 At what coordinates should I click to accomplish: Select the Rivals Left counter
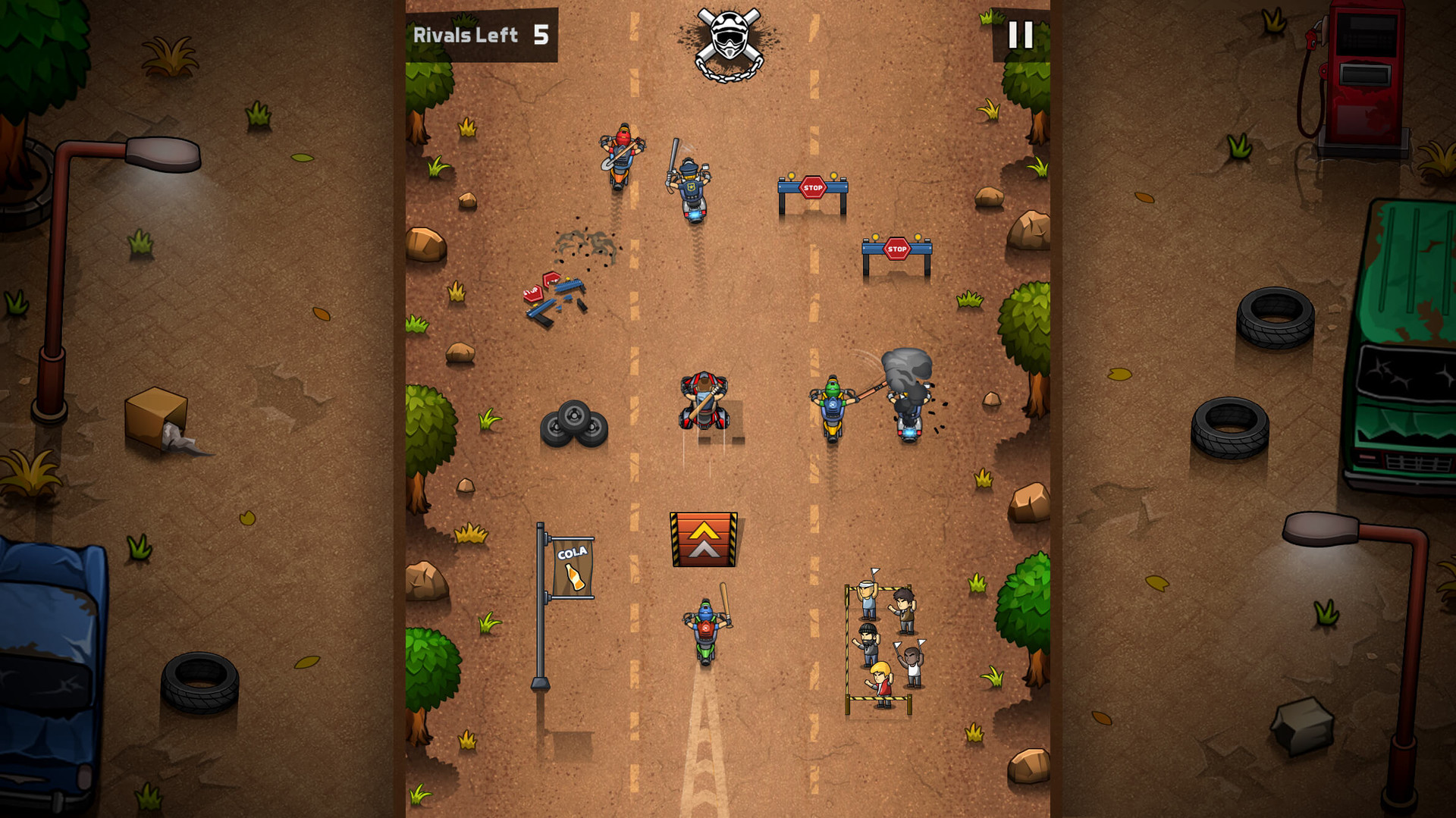[466, 33]
